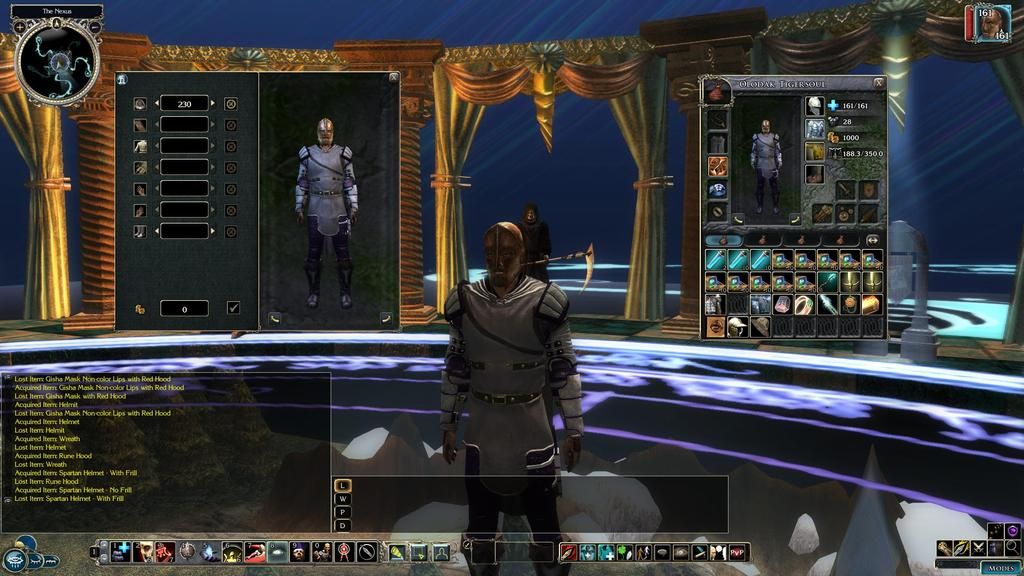Switch to the first inventory bag tab
Viewport: 1024px width, 576px height.
tap(723, 240)
